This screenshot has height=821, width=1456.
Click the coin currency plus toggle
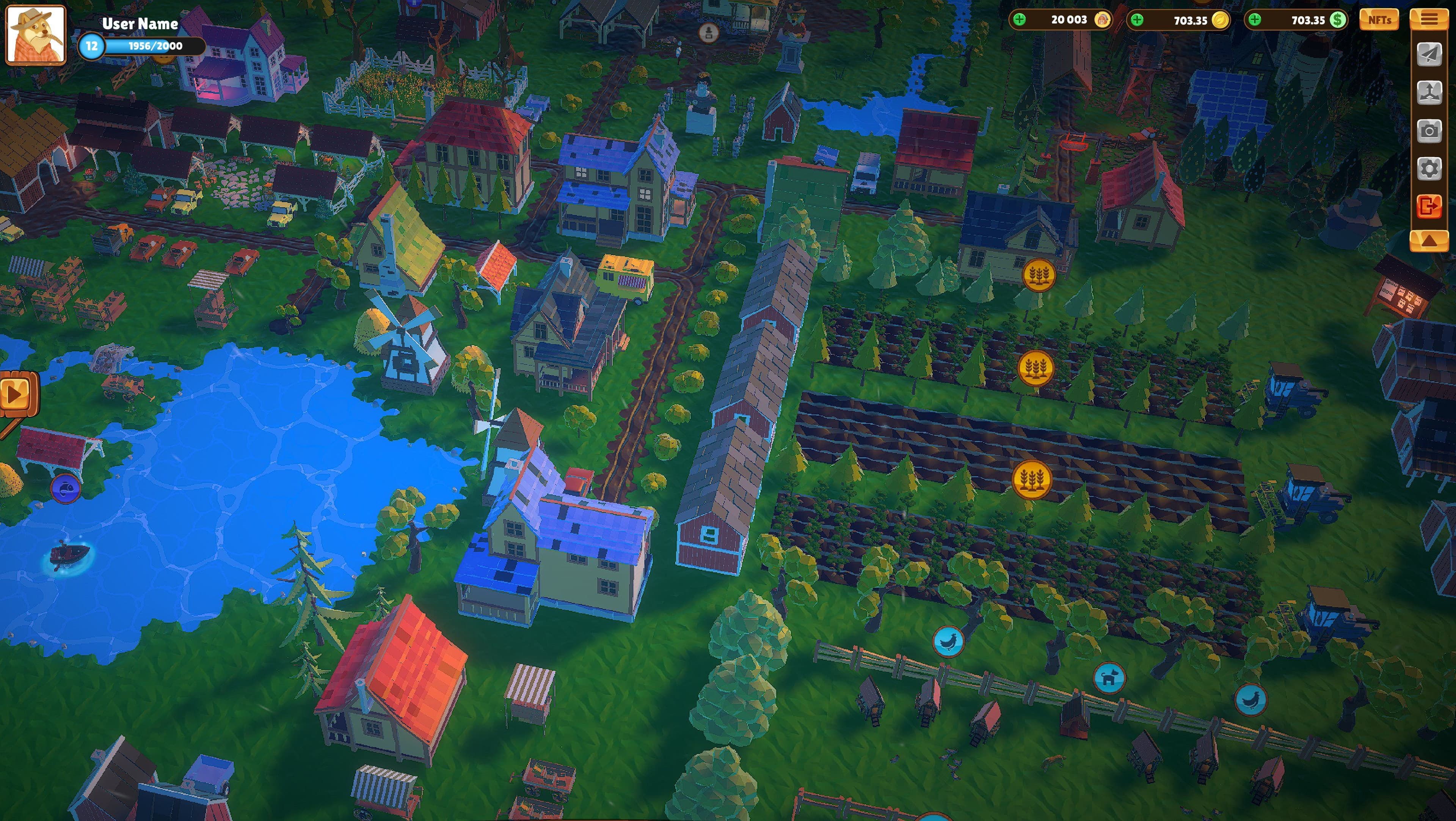point(1138,20)
